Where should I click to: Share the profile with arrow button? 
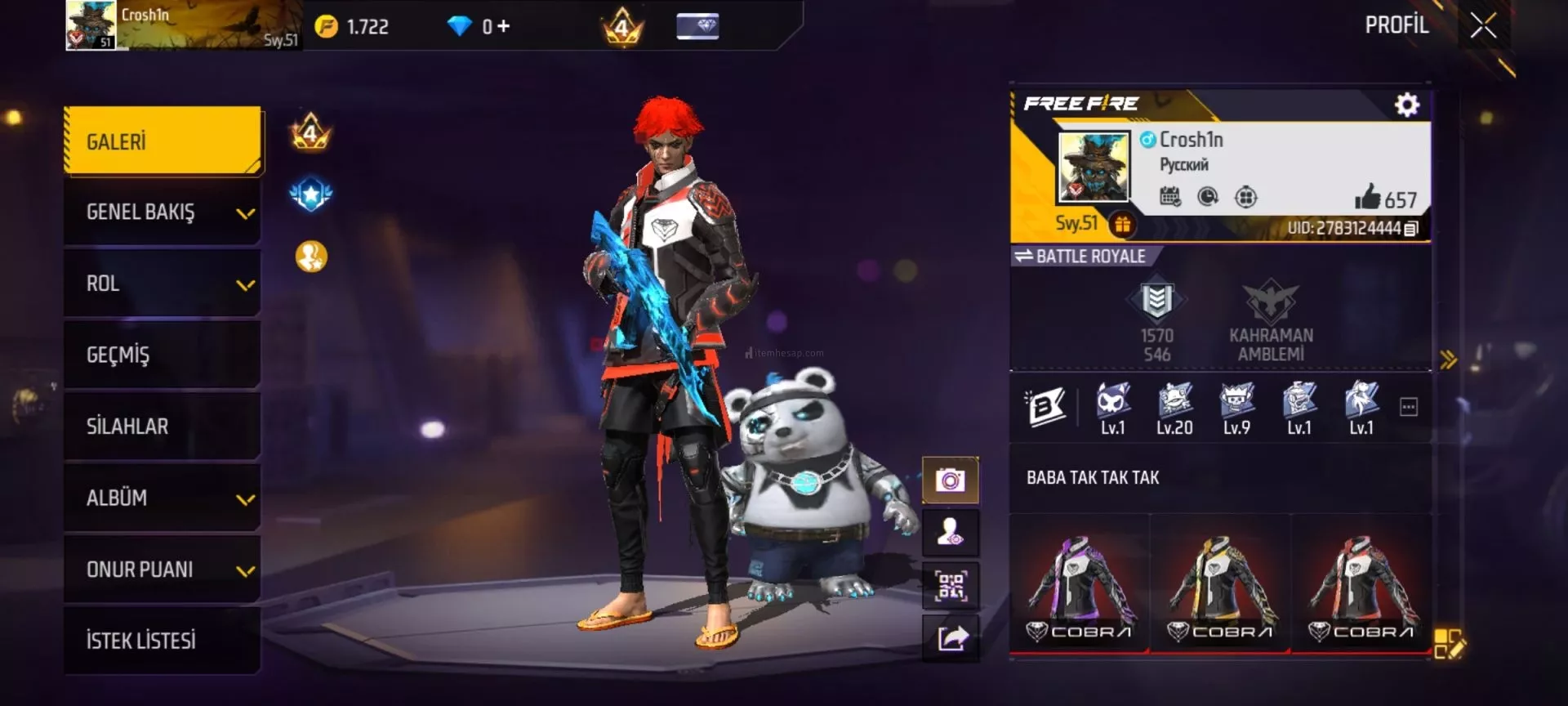[951, 637]
